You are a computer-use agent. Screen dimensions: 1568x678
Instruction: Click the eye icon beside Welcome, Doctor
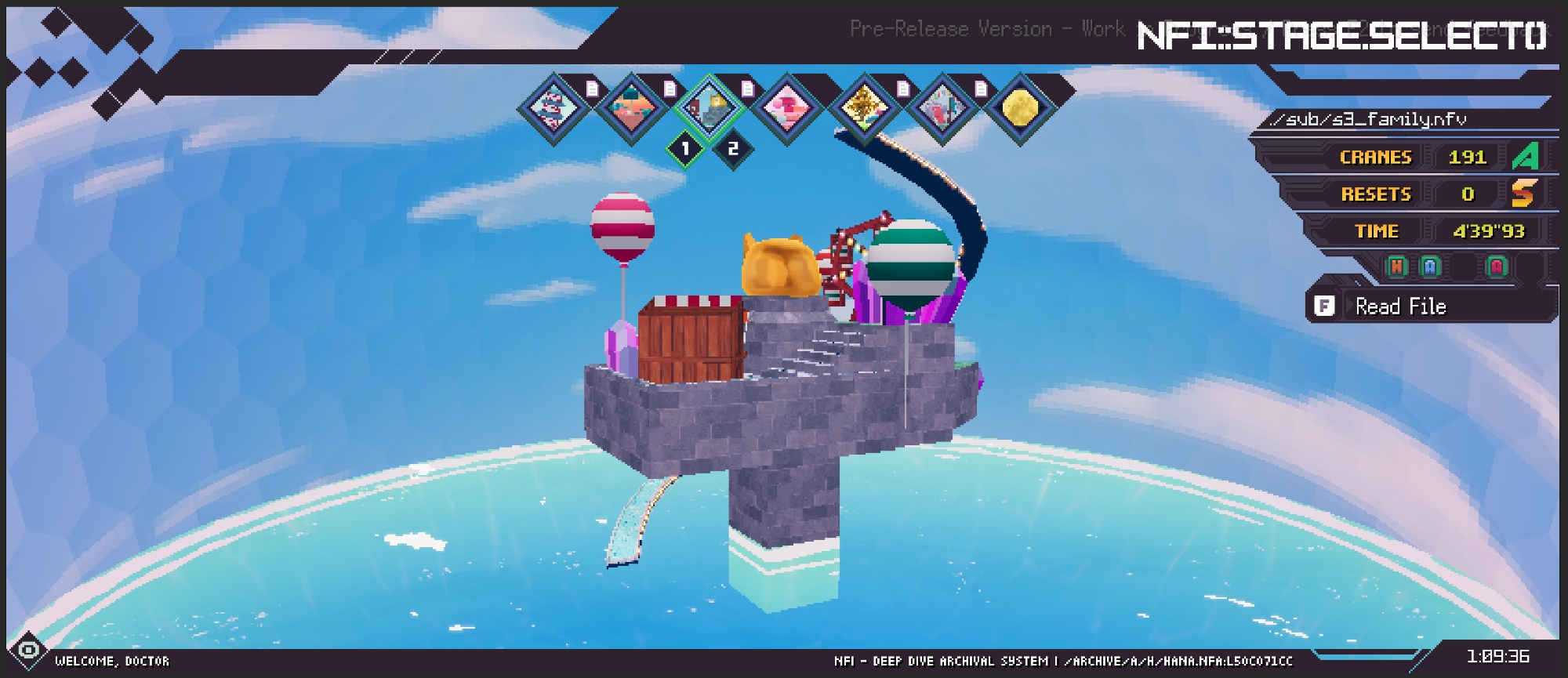coord(29,651)
